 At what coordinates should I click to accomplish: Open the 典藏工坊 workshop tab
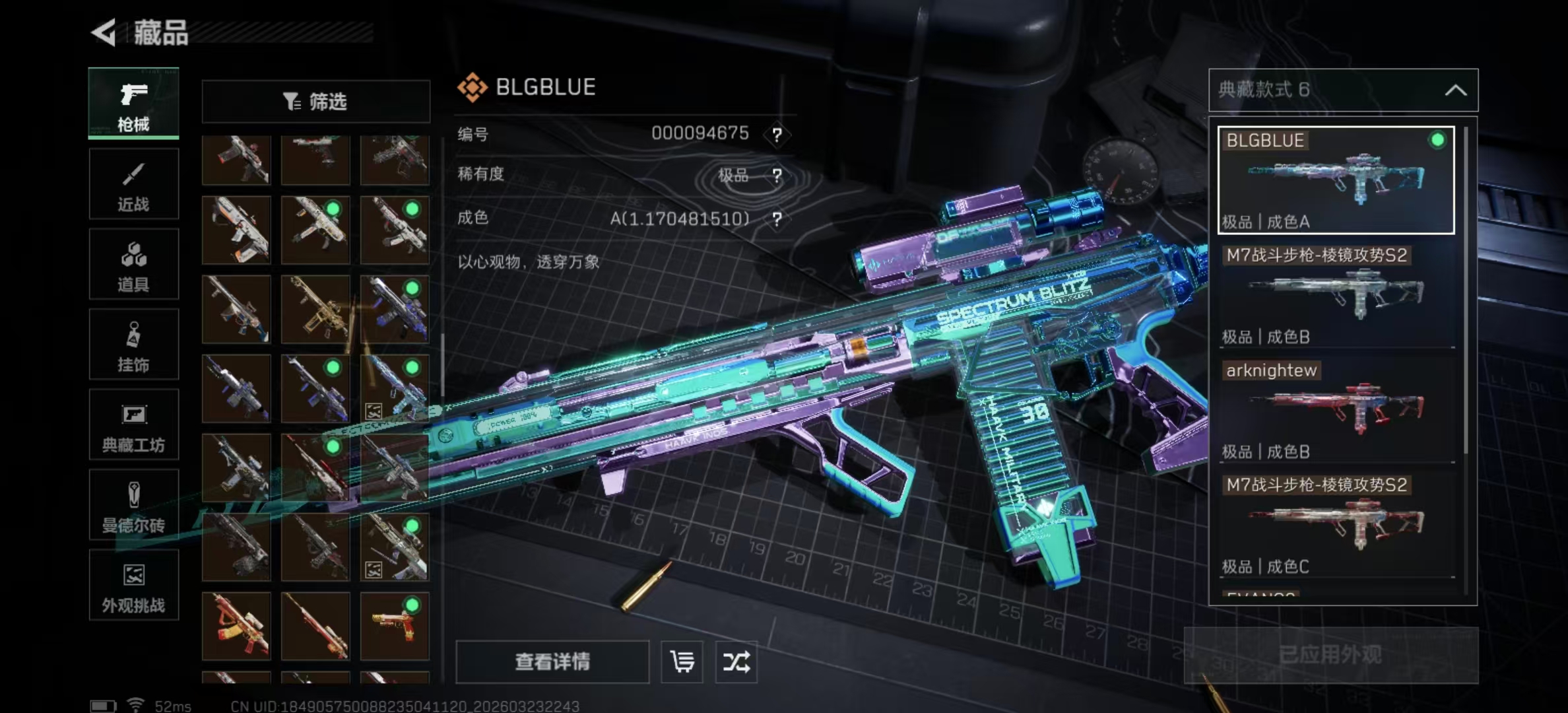coord(133,425)
